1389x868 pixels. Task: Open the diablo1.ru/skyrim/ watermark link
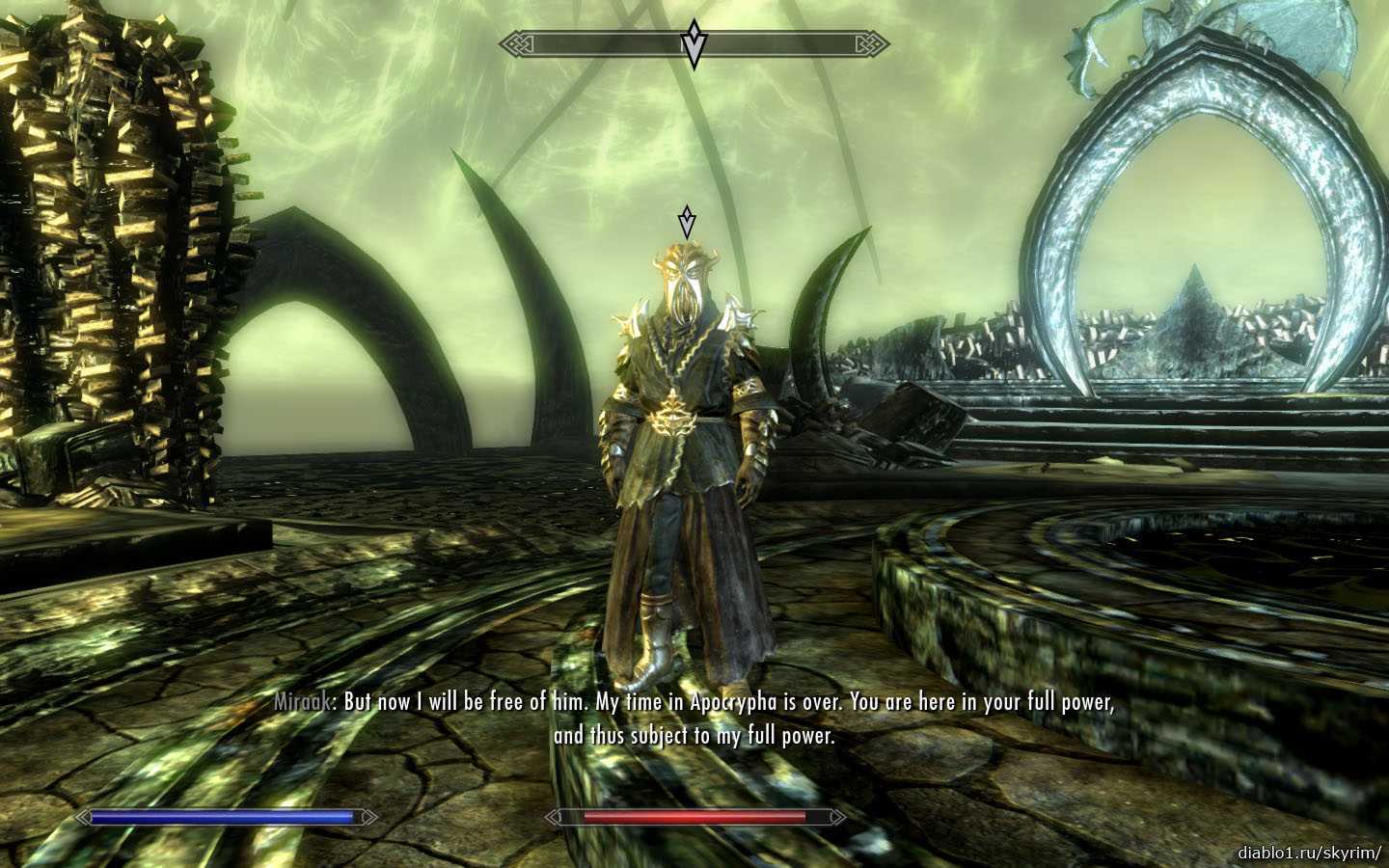[x=1309, y=853]
